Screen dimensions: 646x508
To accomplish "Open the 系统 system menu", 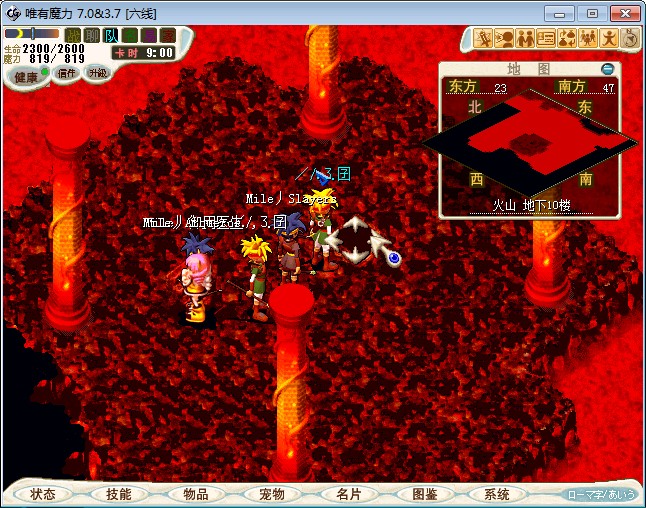I will coord(497,494).
